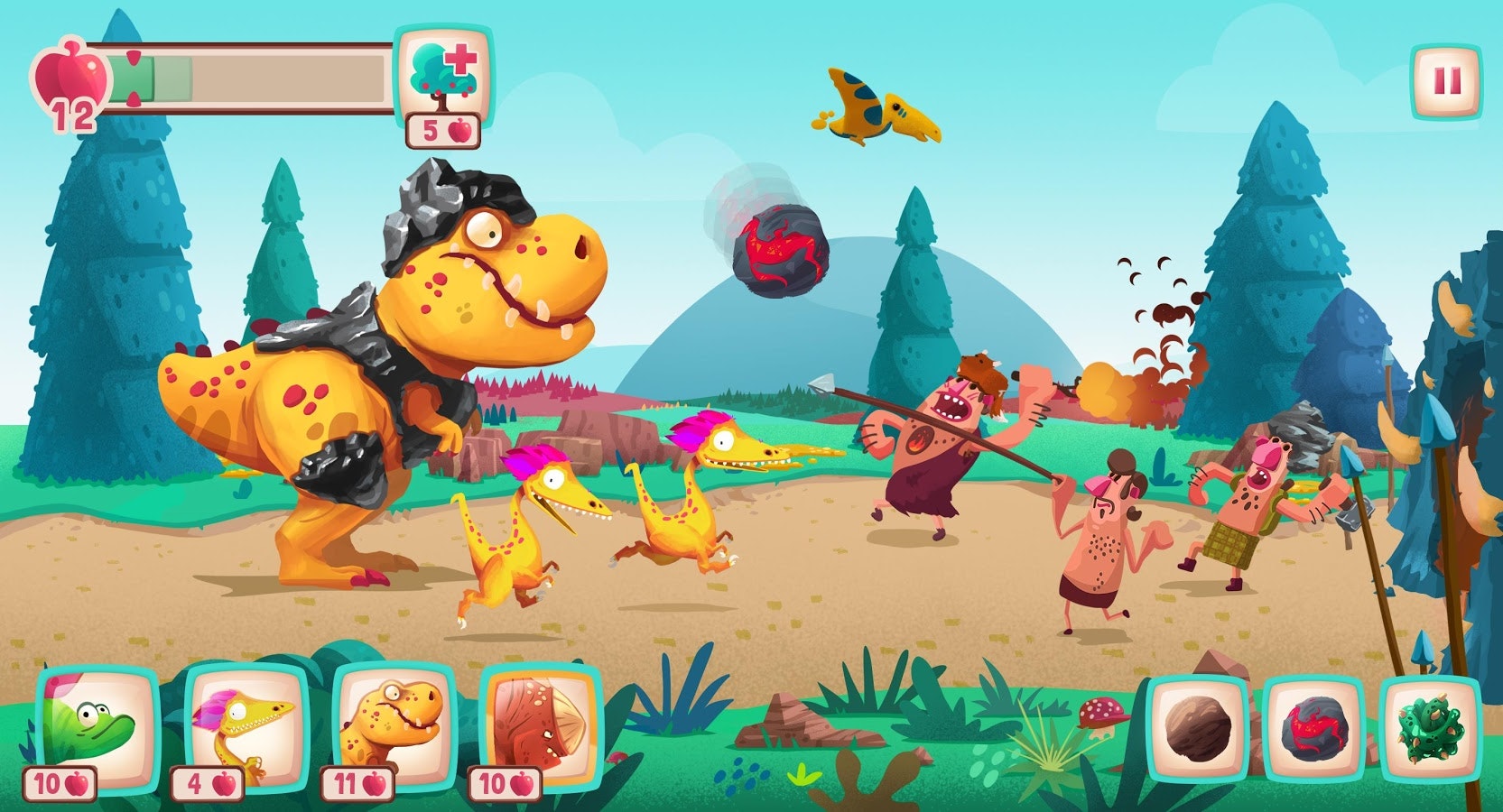Tap the red-spotted turtle in the grass

coord(1099,713)
